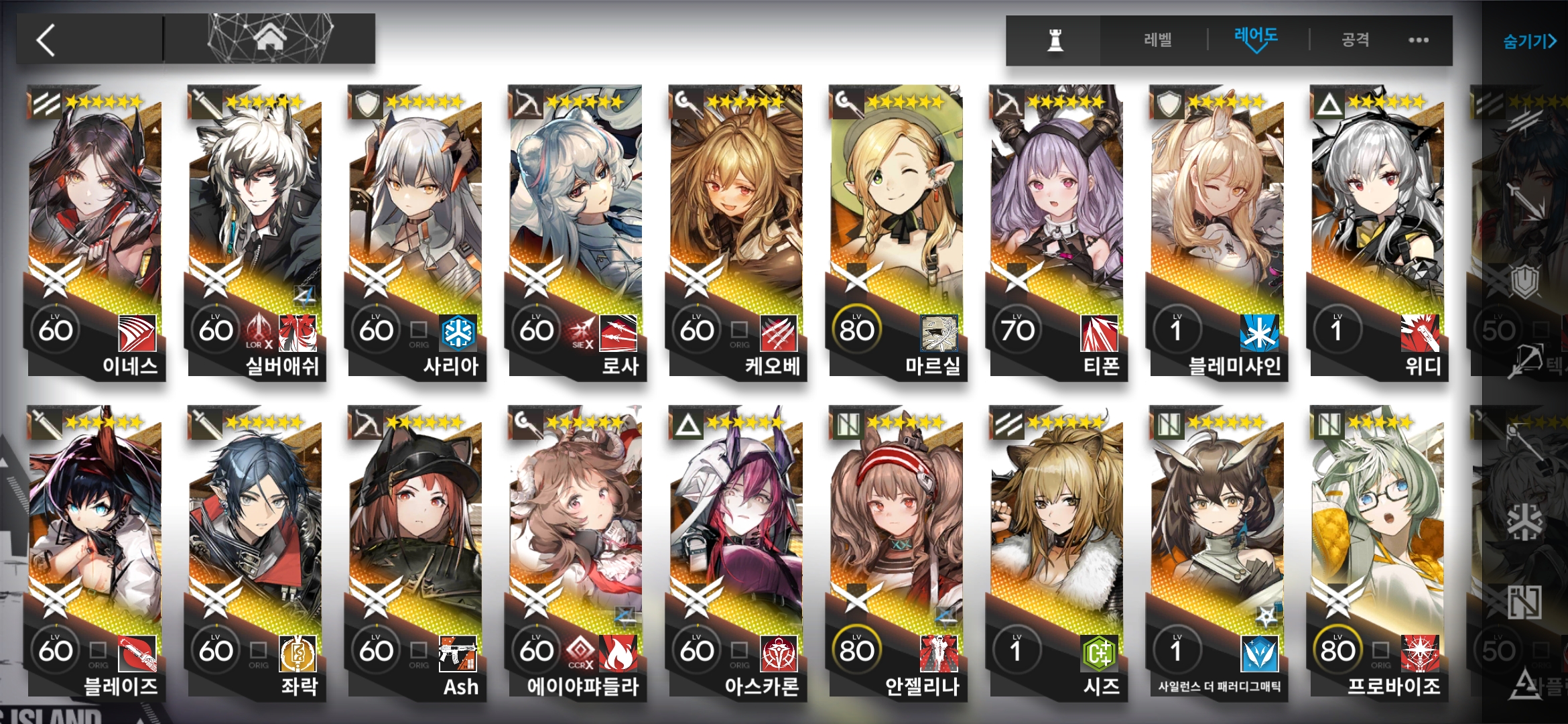The height and width of the screenshot is (724, 1568).
Task: Select operator card 위디
Action: pos(1377,228)
